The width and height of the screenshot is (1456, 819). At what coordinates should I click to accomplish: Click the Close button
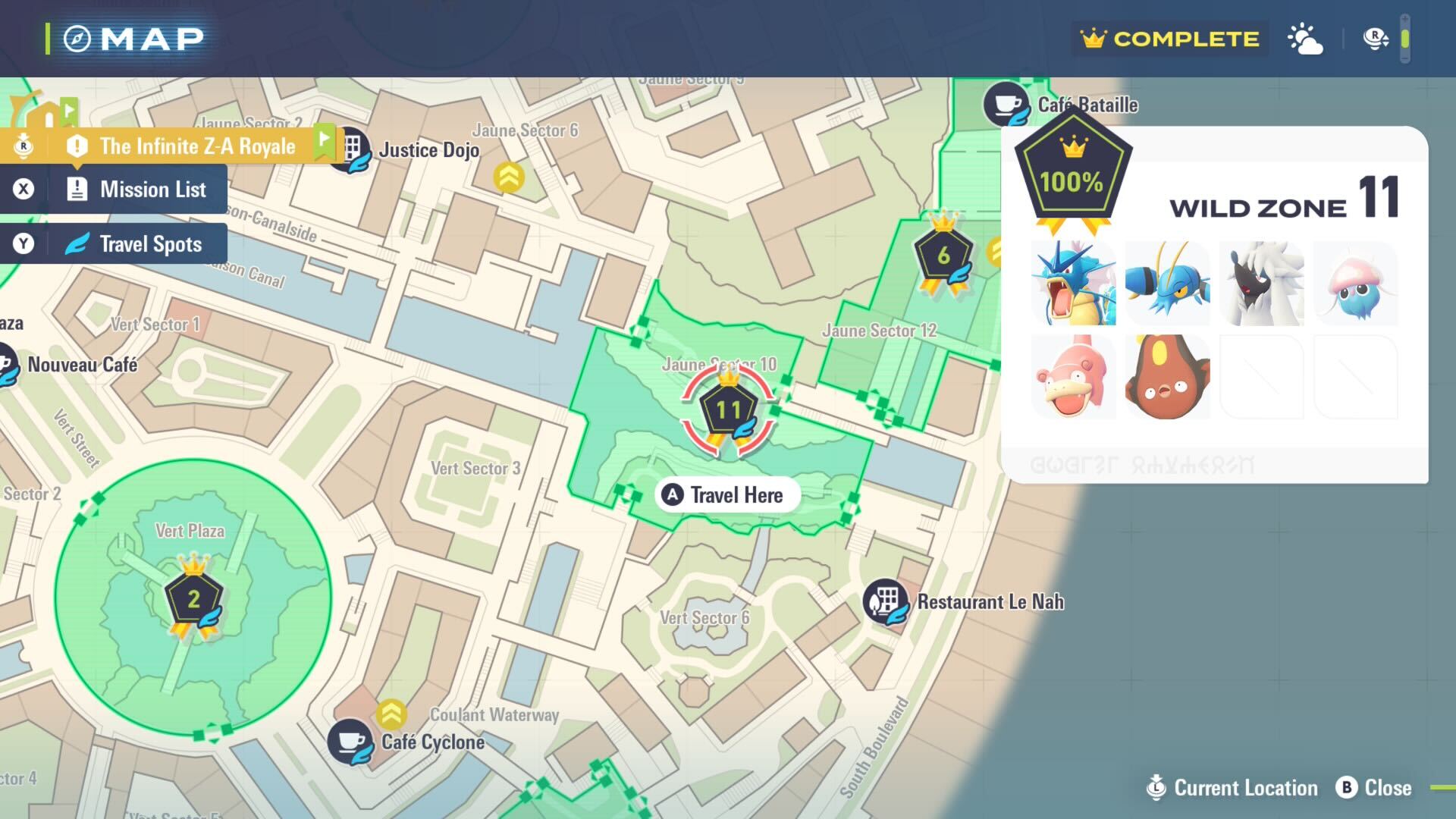click(x=1374, y=788)
